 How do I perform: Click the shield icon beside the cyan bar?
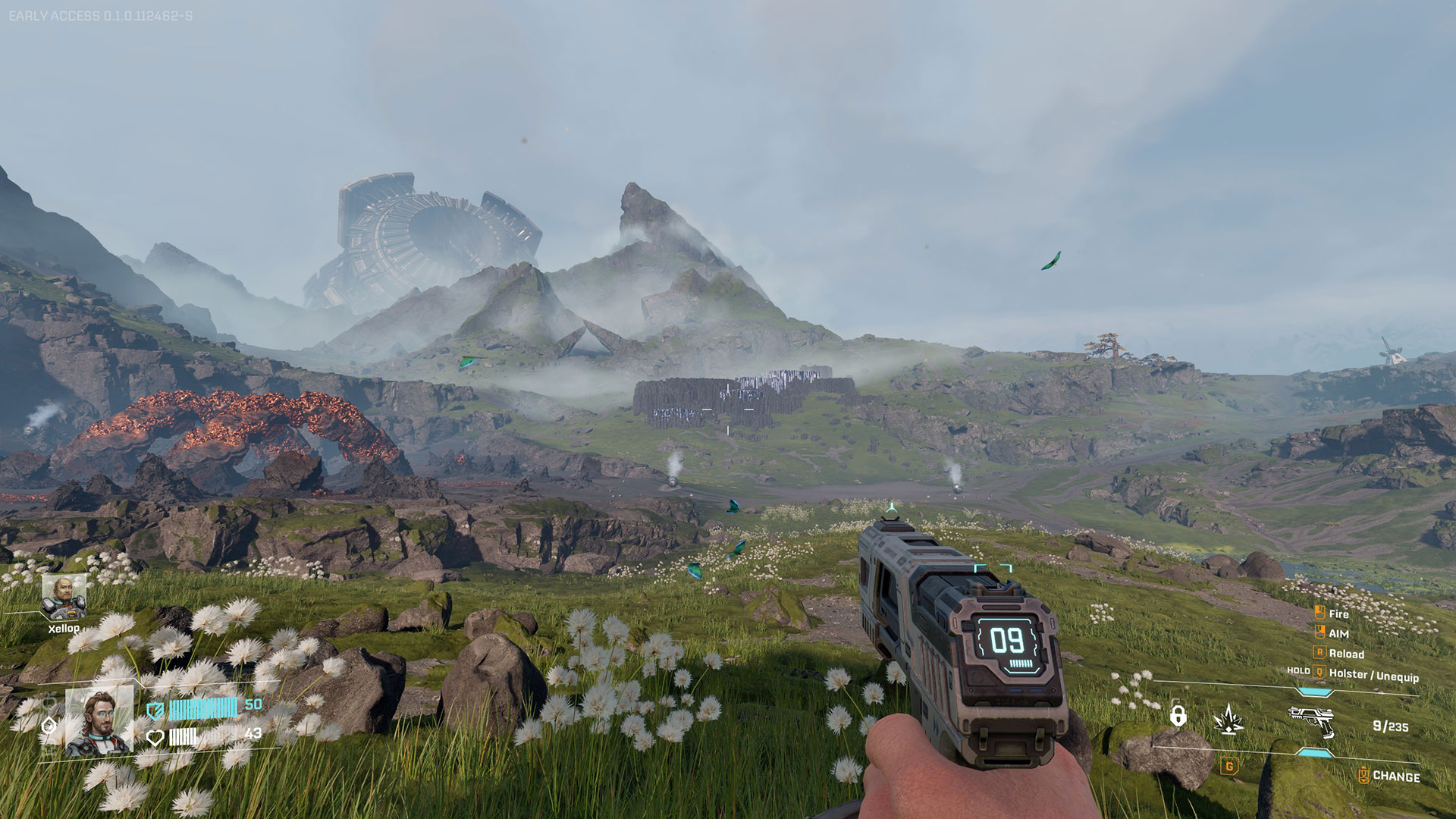155,711
